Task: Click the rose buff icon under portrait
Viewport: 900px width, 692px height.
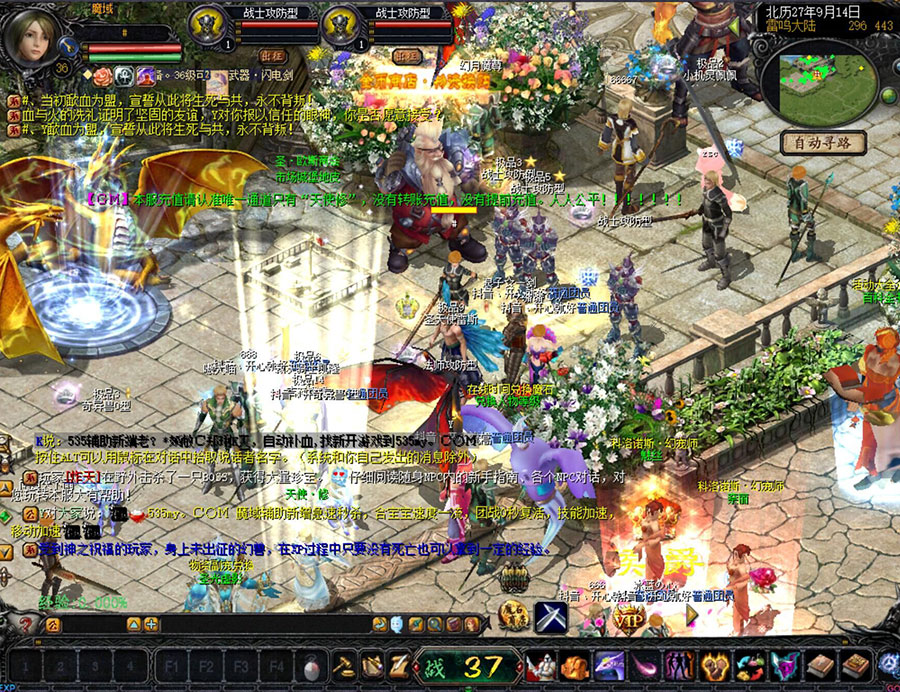Action: click(102, 76)
